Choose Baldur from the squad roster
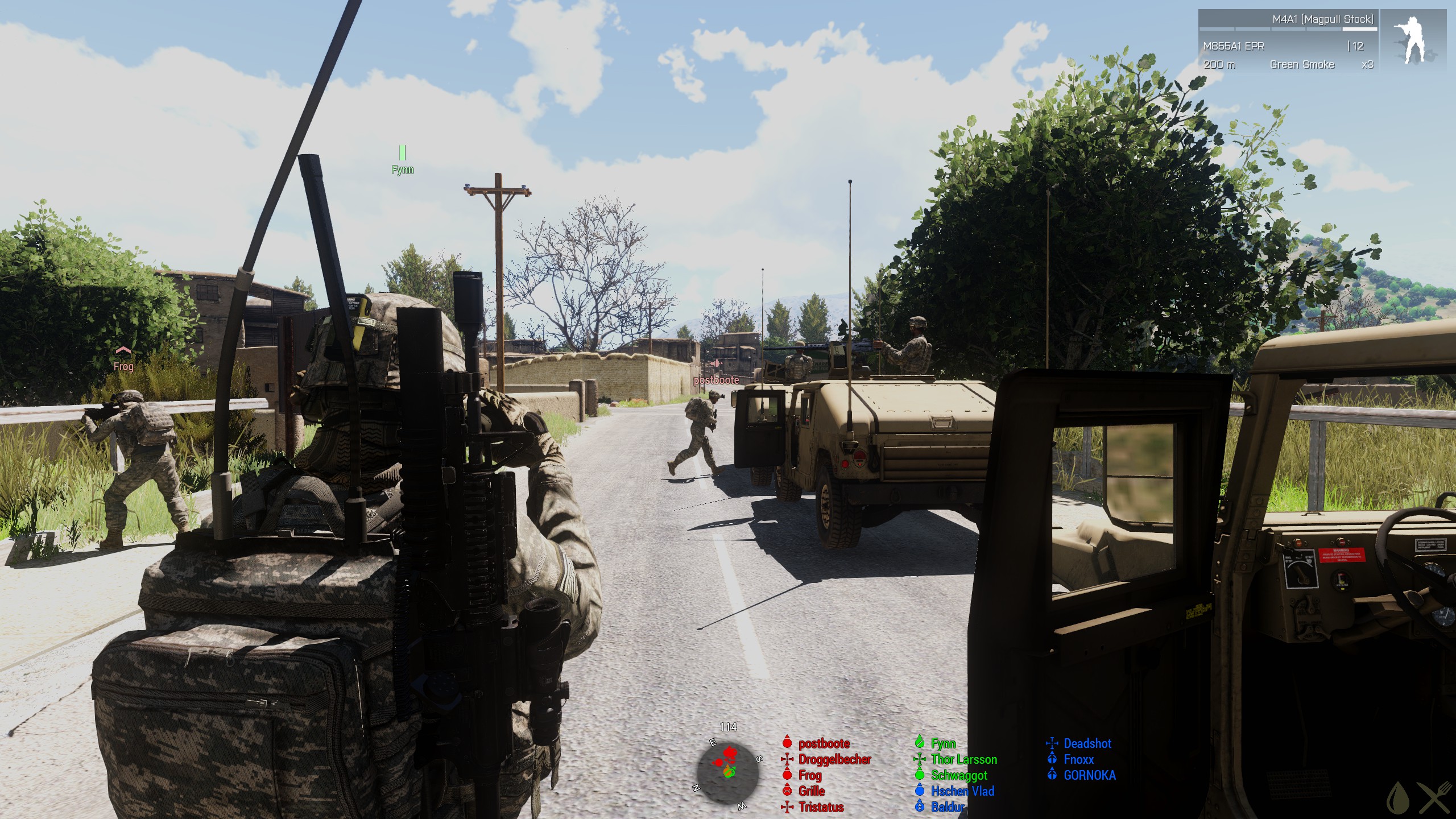The height and width of the screenshot is (819, 1456). (947, 806)
